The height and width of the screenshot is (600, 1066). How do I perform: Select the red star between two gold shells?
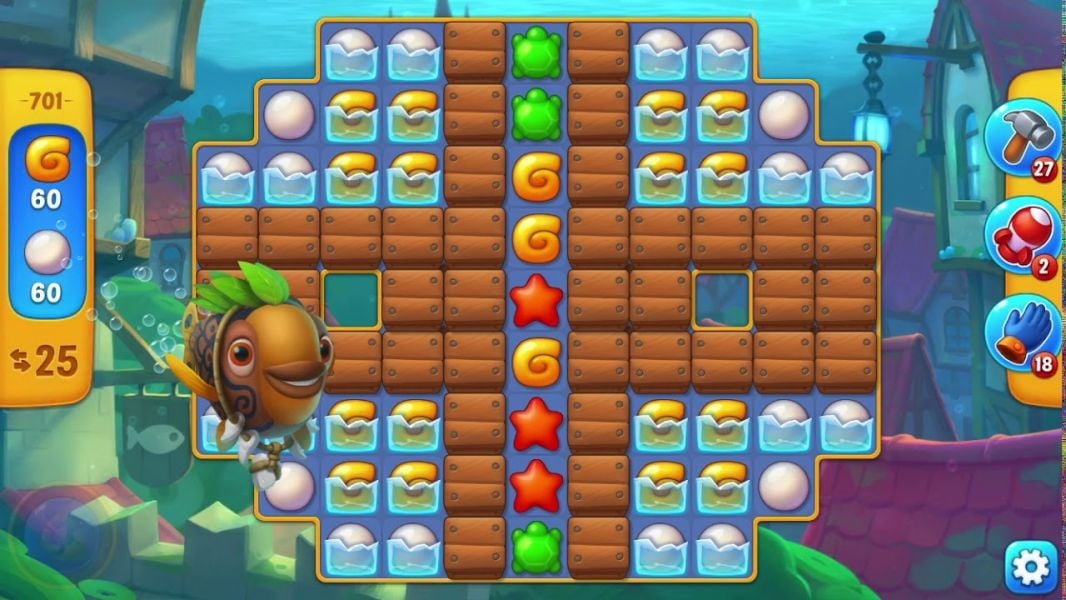pyautogui.click(x=537, y=300)
